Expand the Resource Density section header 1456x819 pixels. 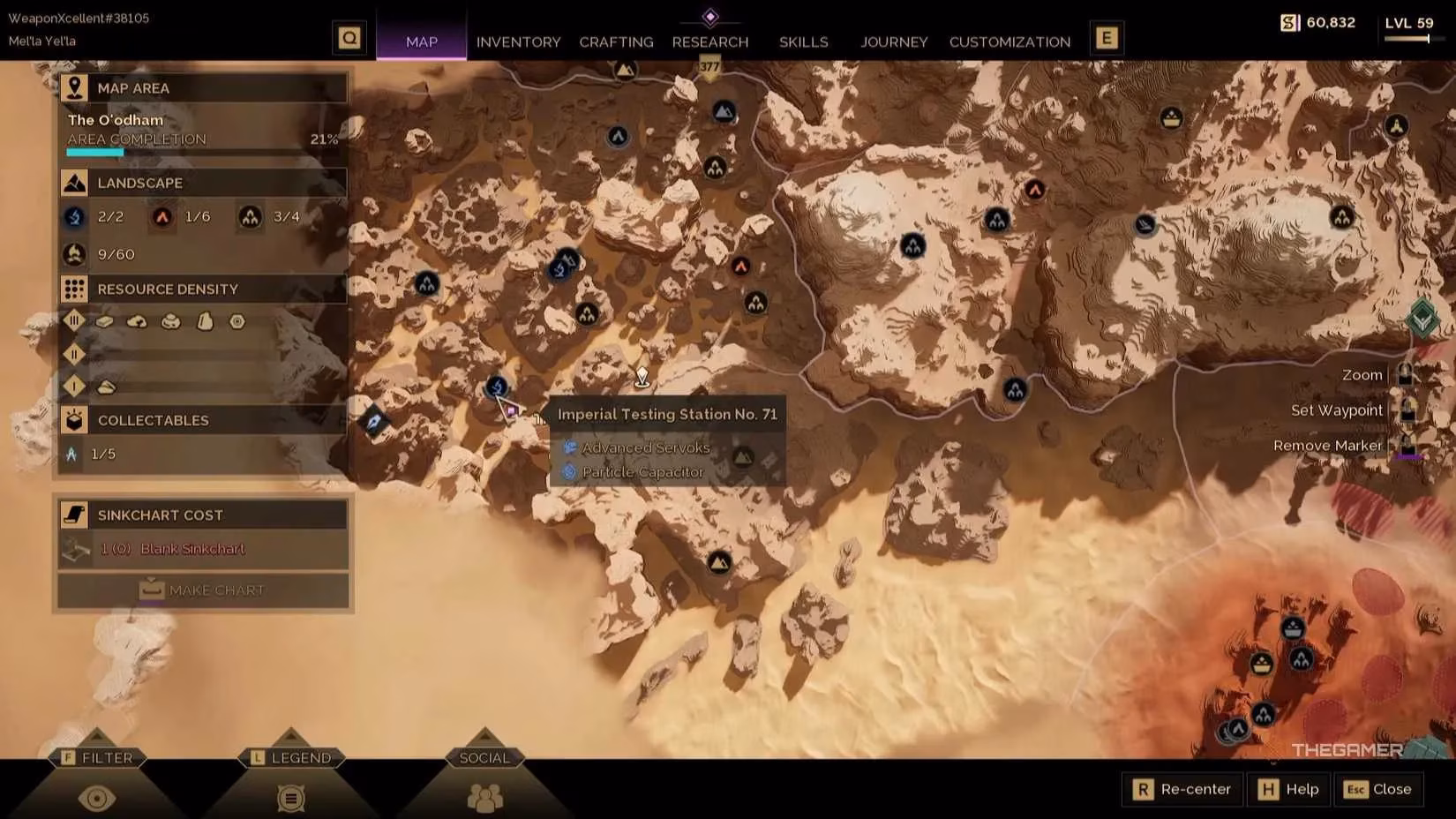click(203, 289)
